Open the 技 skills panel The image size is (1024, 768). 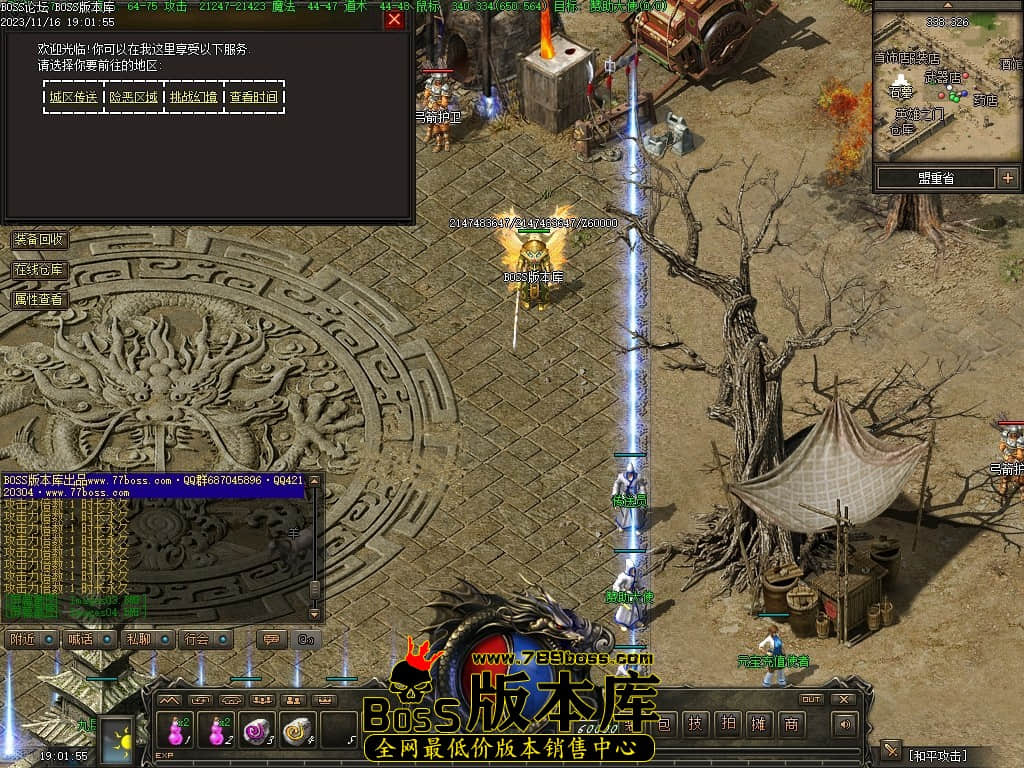(696, 725)
